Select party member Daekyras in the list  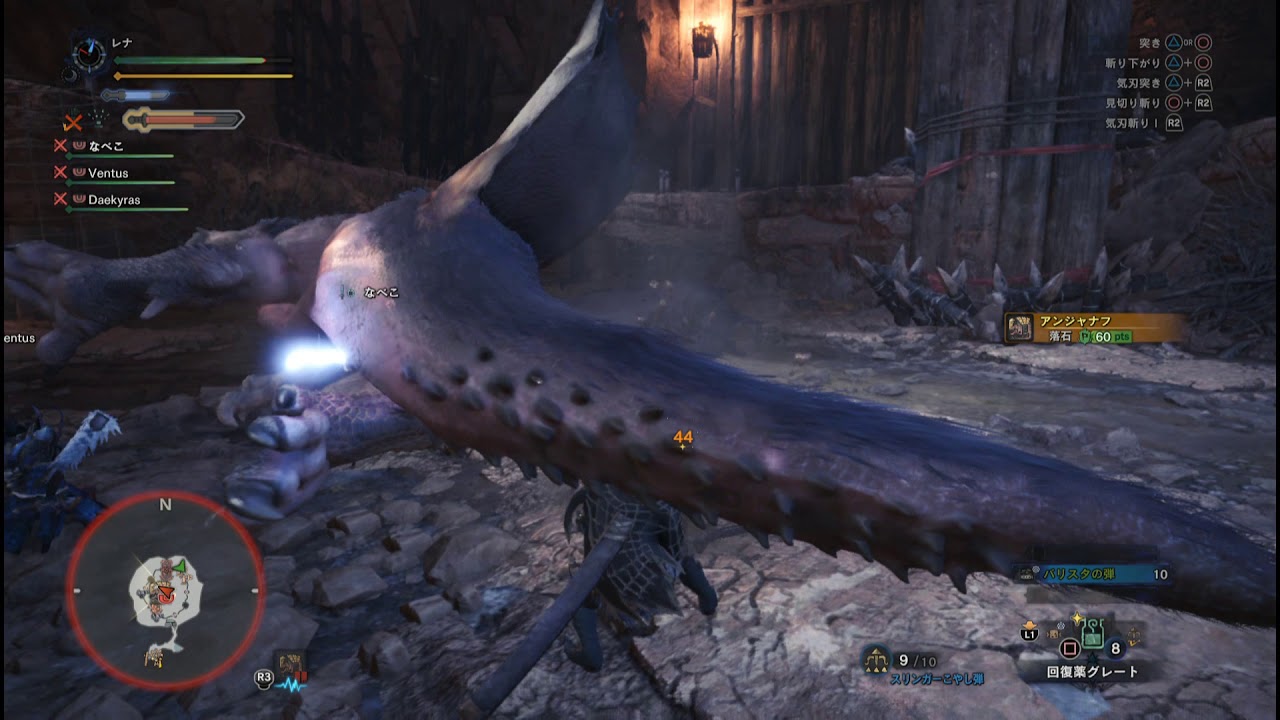tap(113, 200)
